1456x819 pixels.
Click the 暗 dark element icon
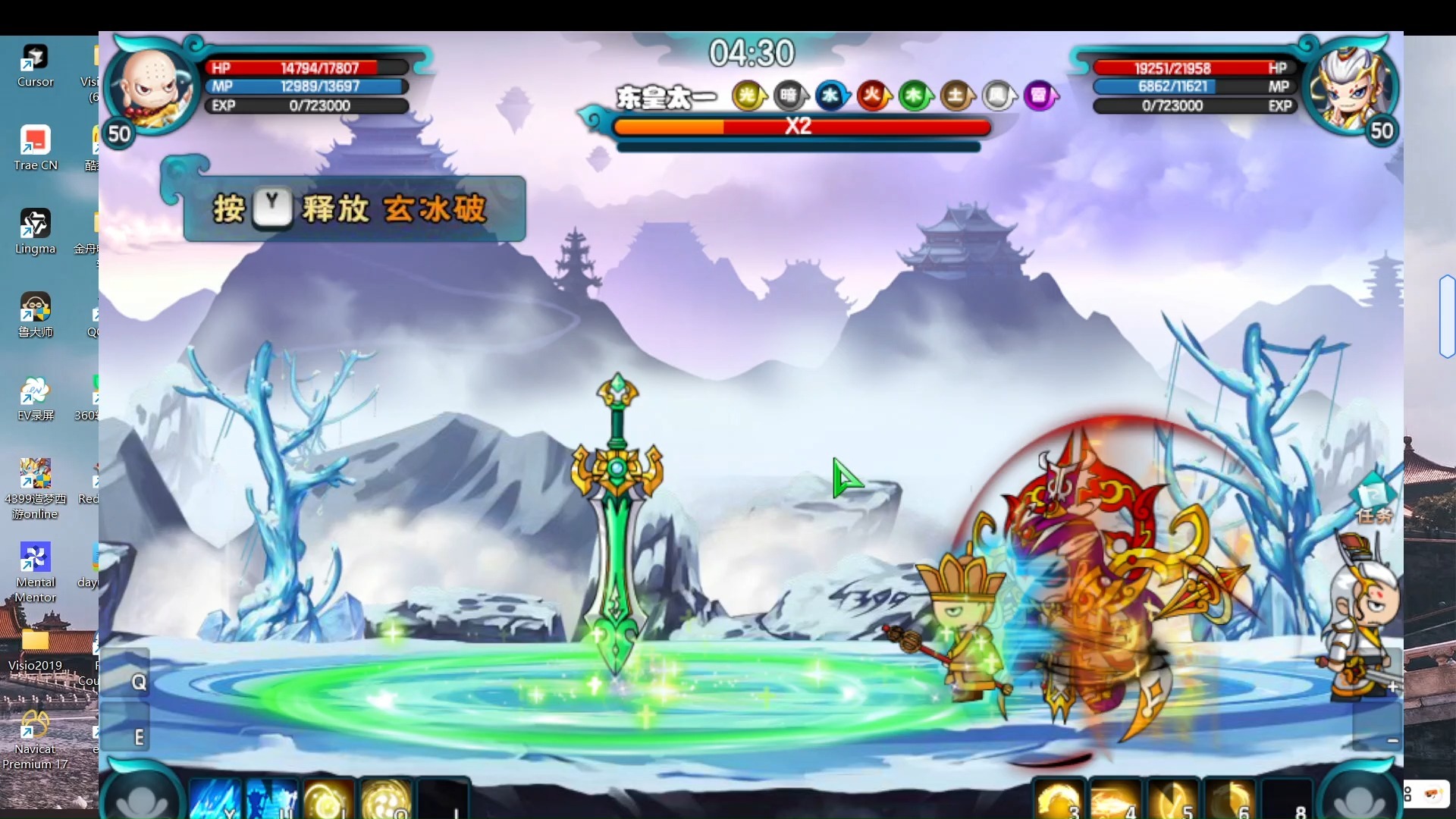point(789,96)
